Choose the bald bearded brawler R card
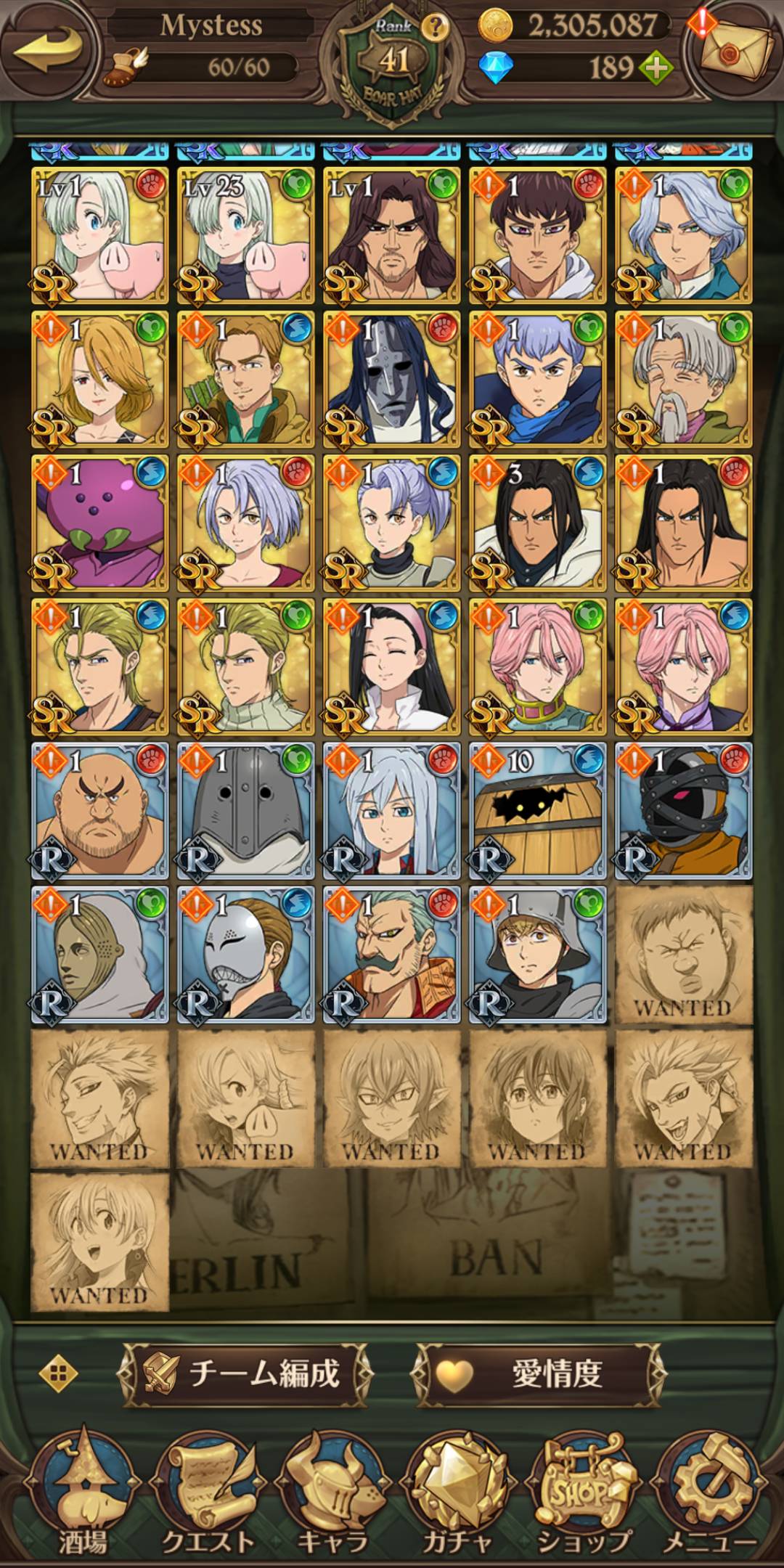Screen dimensions: 784x1568 [99, 810]
